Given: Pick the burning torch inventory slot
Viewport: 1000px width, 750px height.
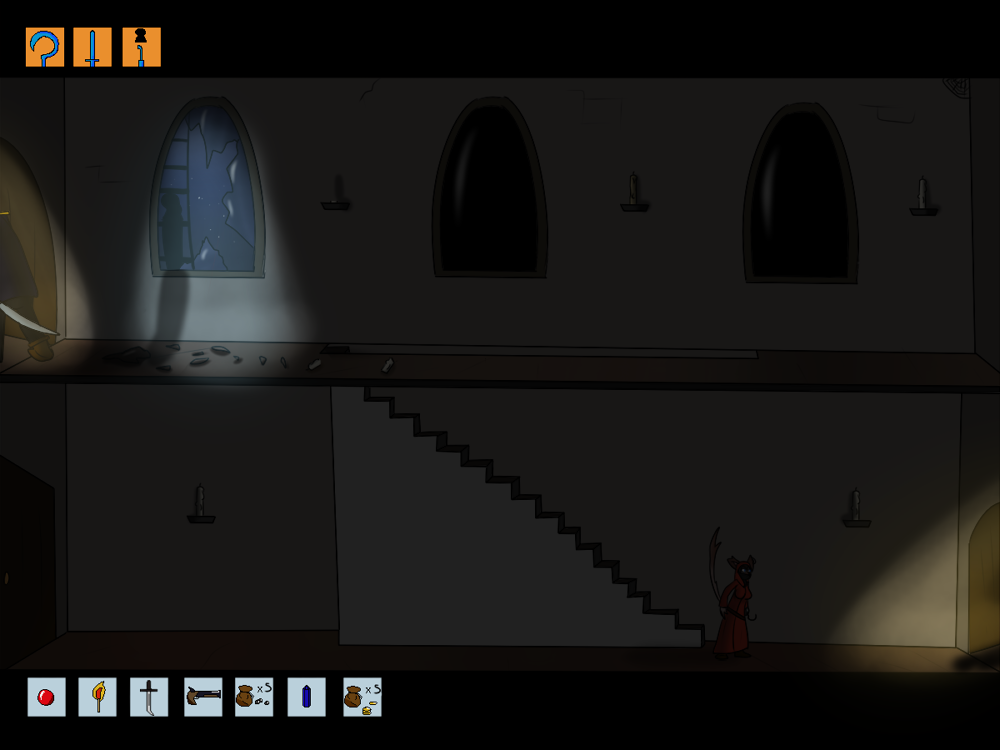Looking at the screenshot, I should tap(98, 697).
